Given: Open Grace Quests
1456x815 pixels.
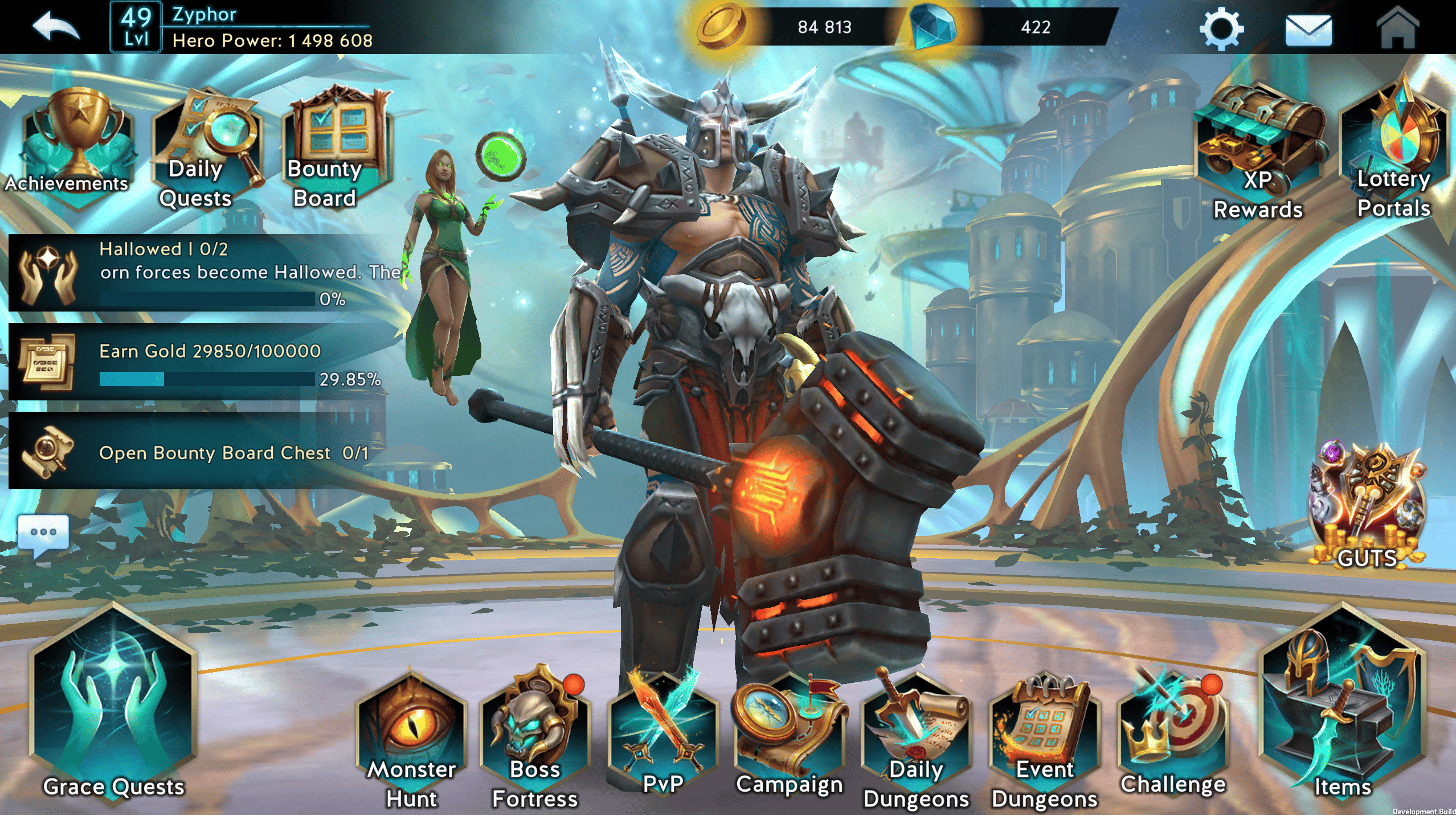Looking at the screenshot, I should point(114,706).
